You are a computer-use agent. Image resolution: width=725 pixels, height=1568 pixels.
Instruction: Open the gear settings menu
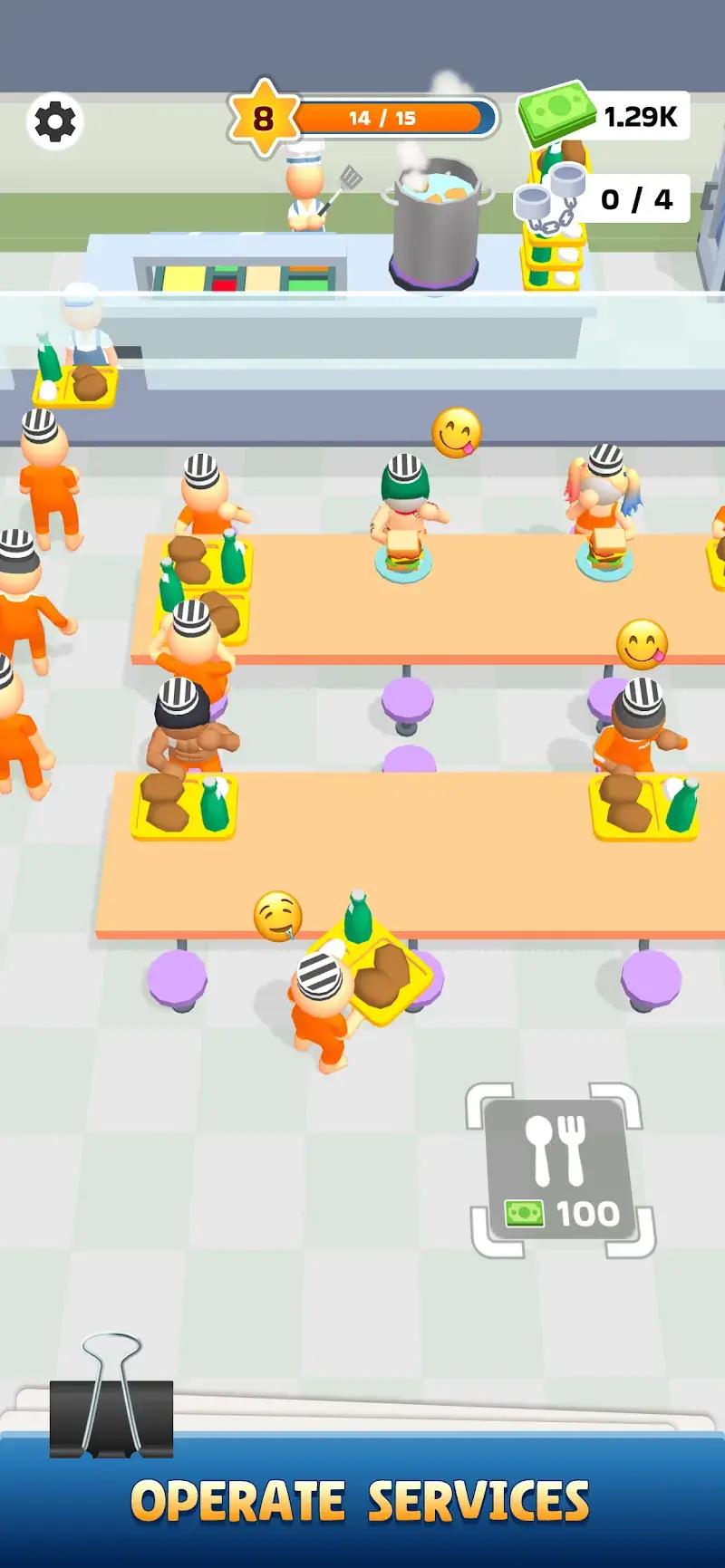55,121
